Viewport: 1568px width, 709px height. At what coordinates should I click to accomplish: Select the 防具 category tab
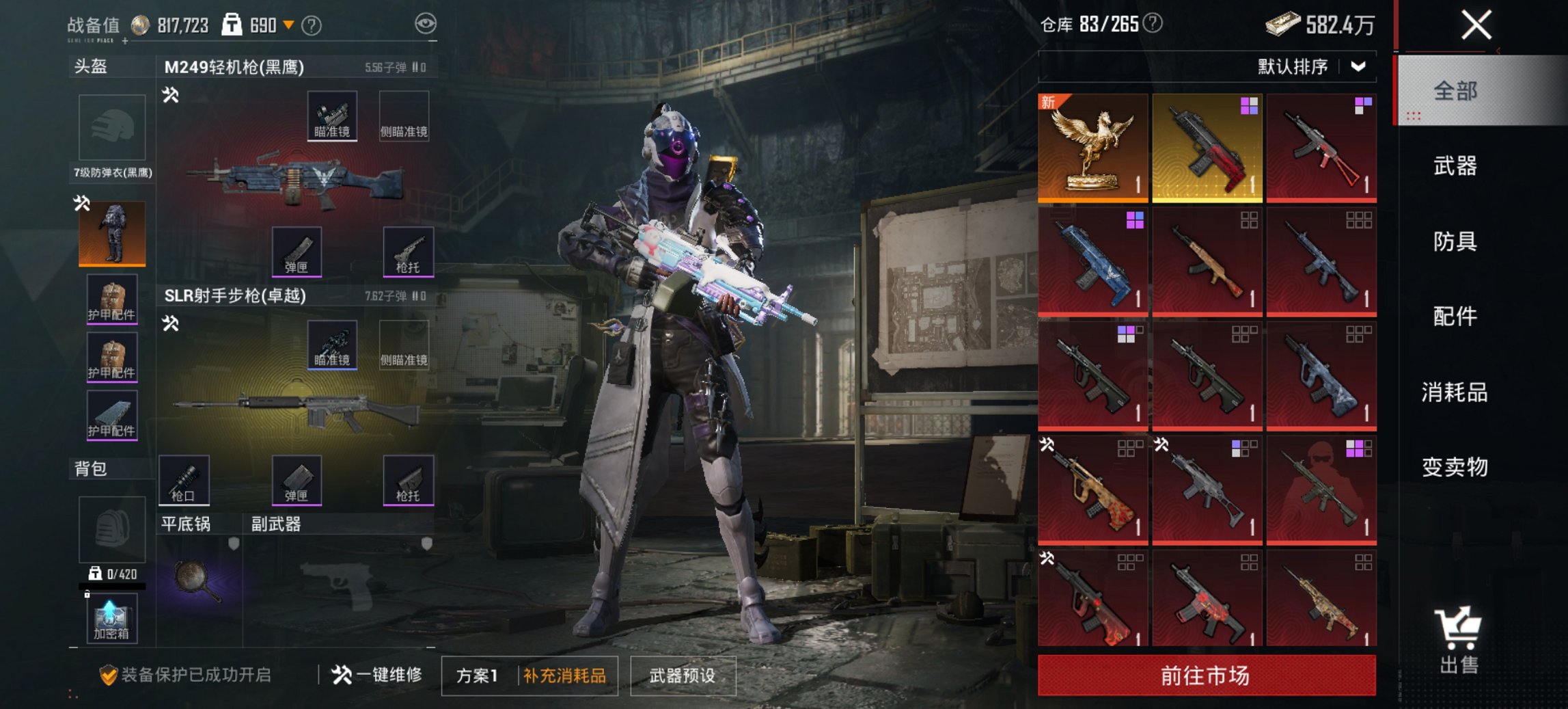pos(1455,241)
